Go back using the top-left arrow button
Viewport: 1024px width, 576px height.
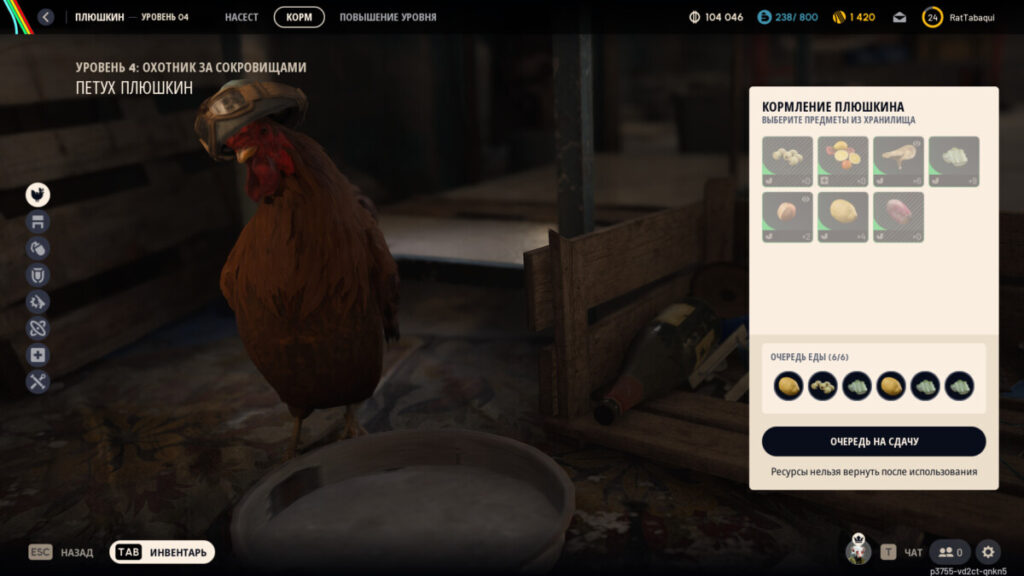coord(45,17)
